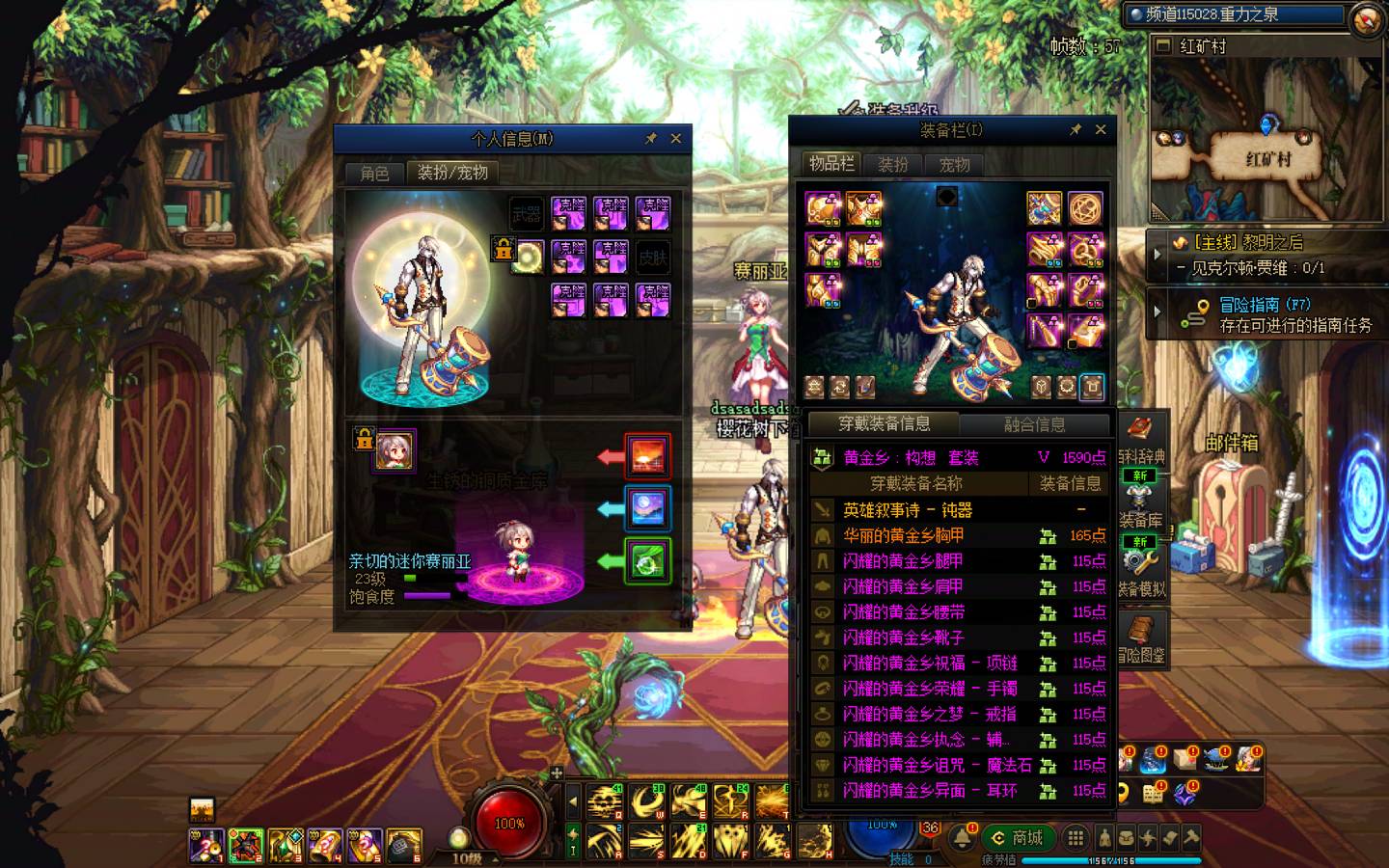The width and height of the screenshot is (1389, 868).
Task: Switch to the 角色 character tab
Action: tap(374, 173)
